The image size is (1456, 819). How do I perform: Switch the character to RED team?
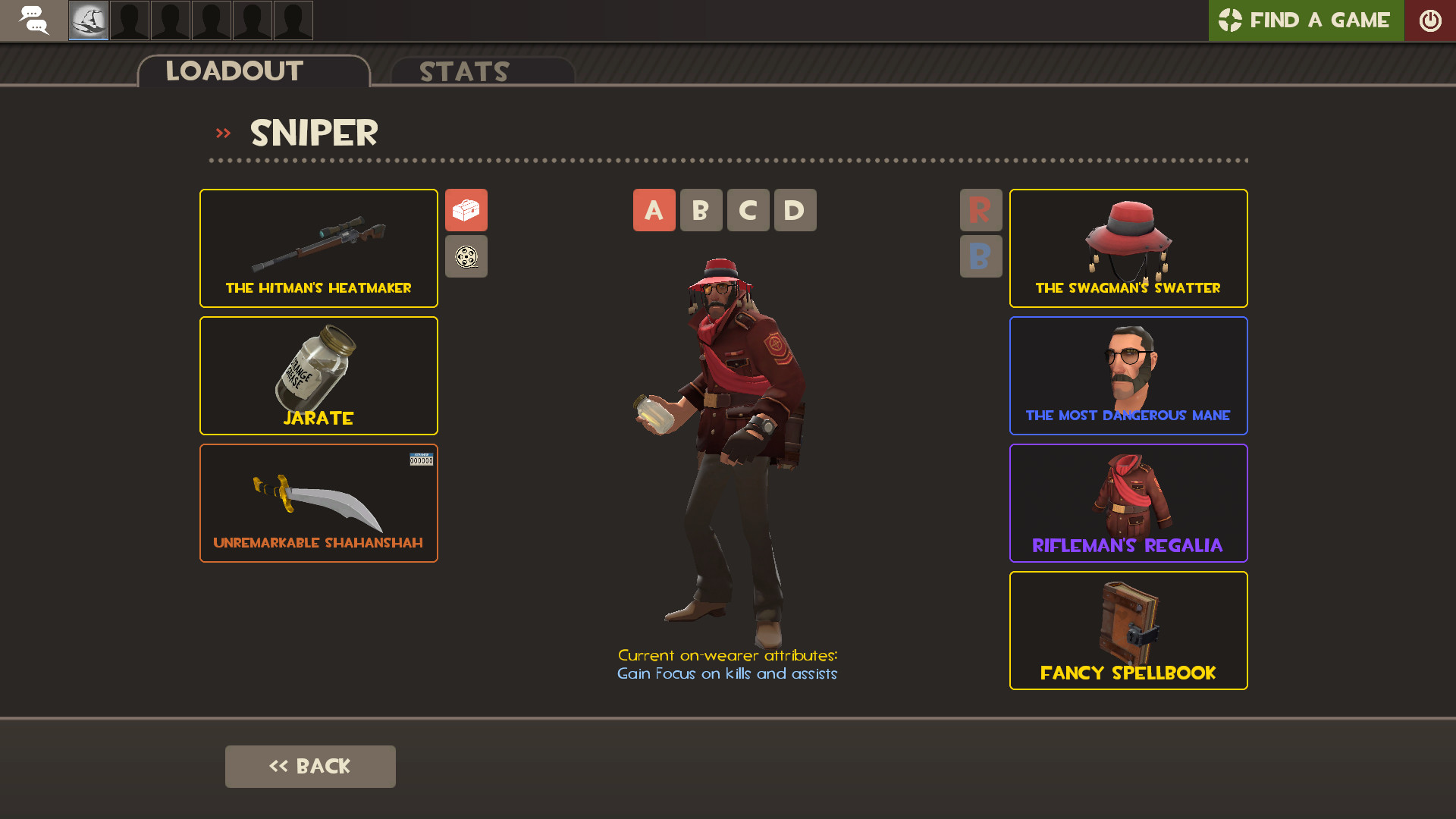tap(981, 210)
